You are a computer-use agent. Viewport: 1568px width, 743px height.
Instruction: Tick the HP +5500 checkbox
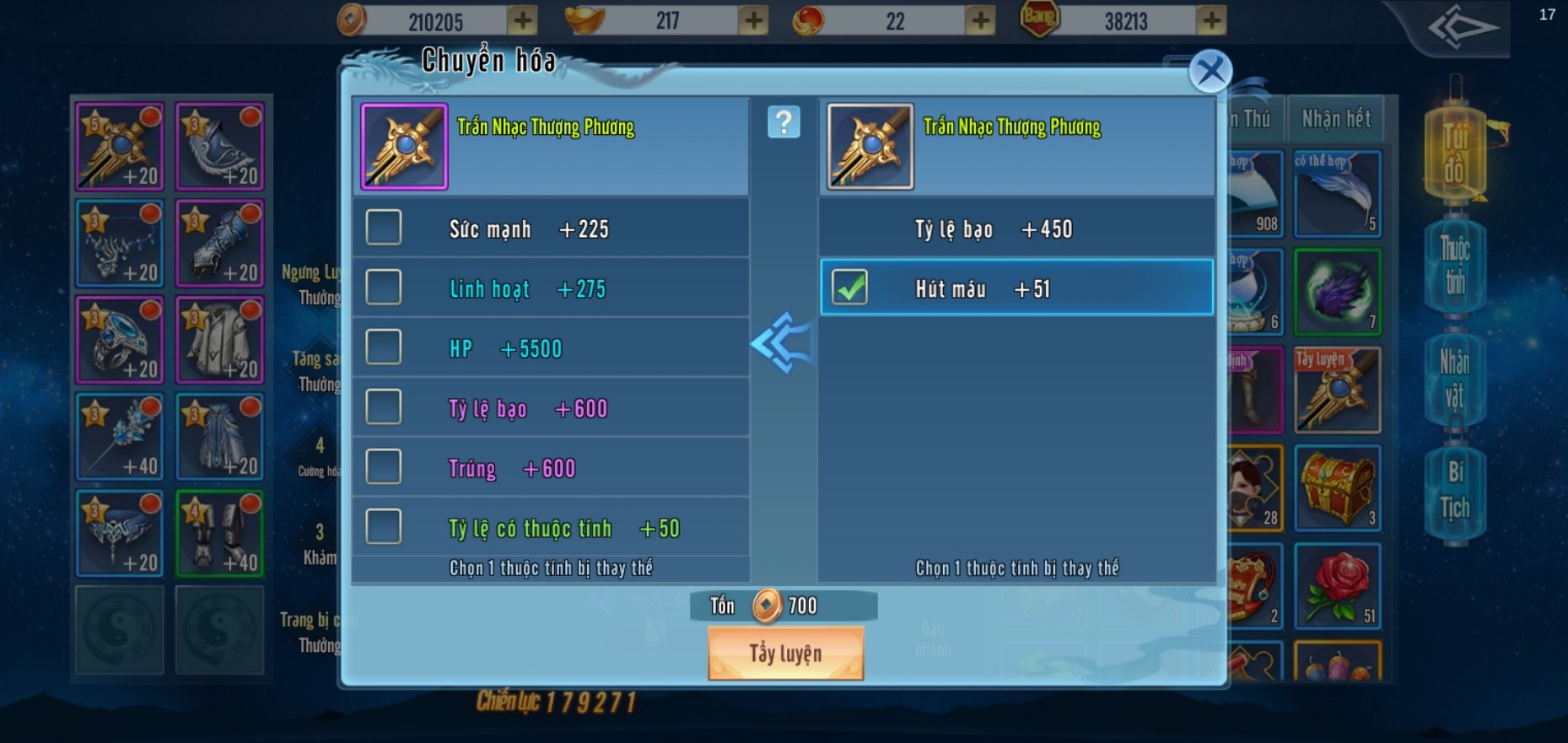pos(384,347)
